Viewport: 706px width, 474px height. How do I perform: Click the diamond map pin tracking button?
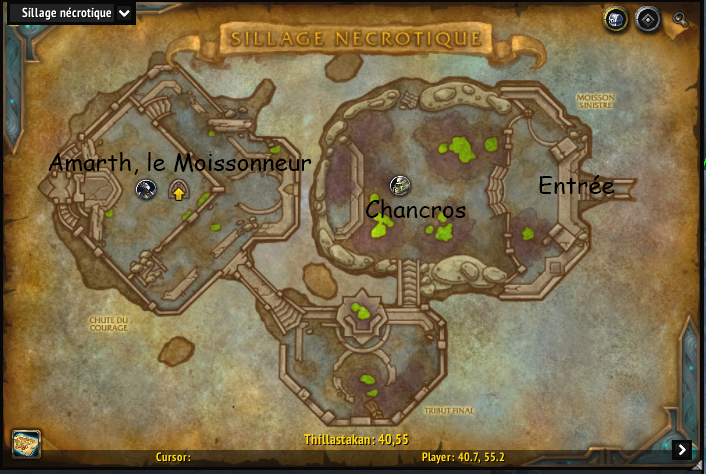tap(649, 18)
